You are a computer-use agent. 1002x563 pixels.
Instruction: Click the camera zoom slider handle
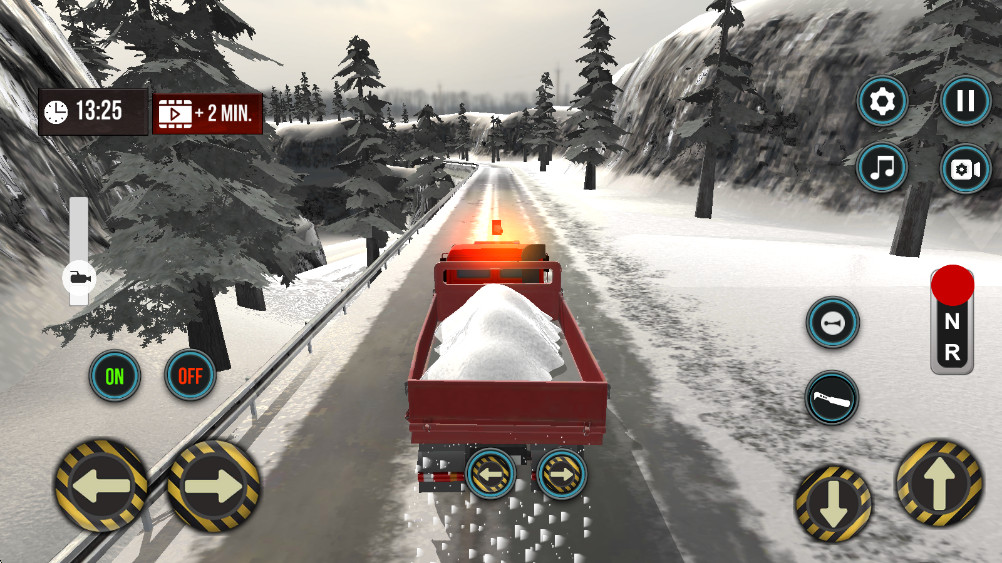click(78, 277)
